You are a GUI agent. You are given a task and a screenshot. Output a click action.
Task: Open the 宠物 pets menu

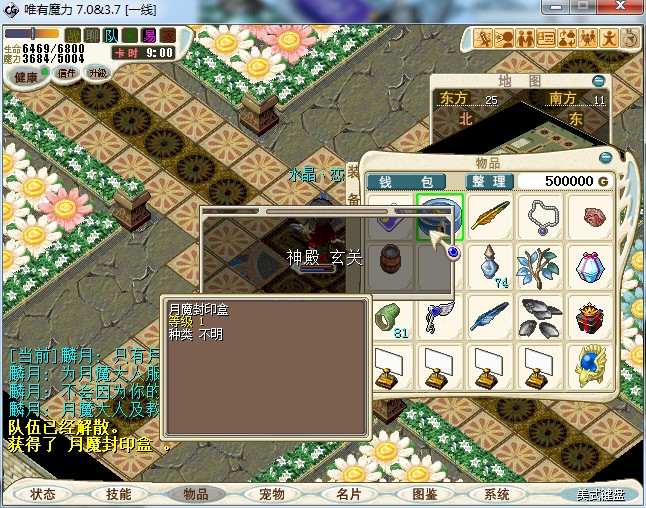(x=271, y=494)
